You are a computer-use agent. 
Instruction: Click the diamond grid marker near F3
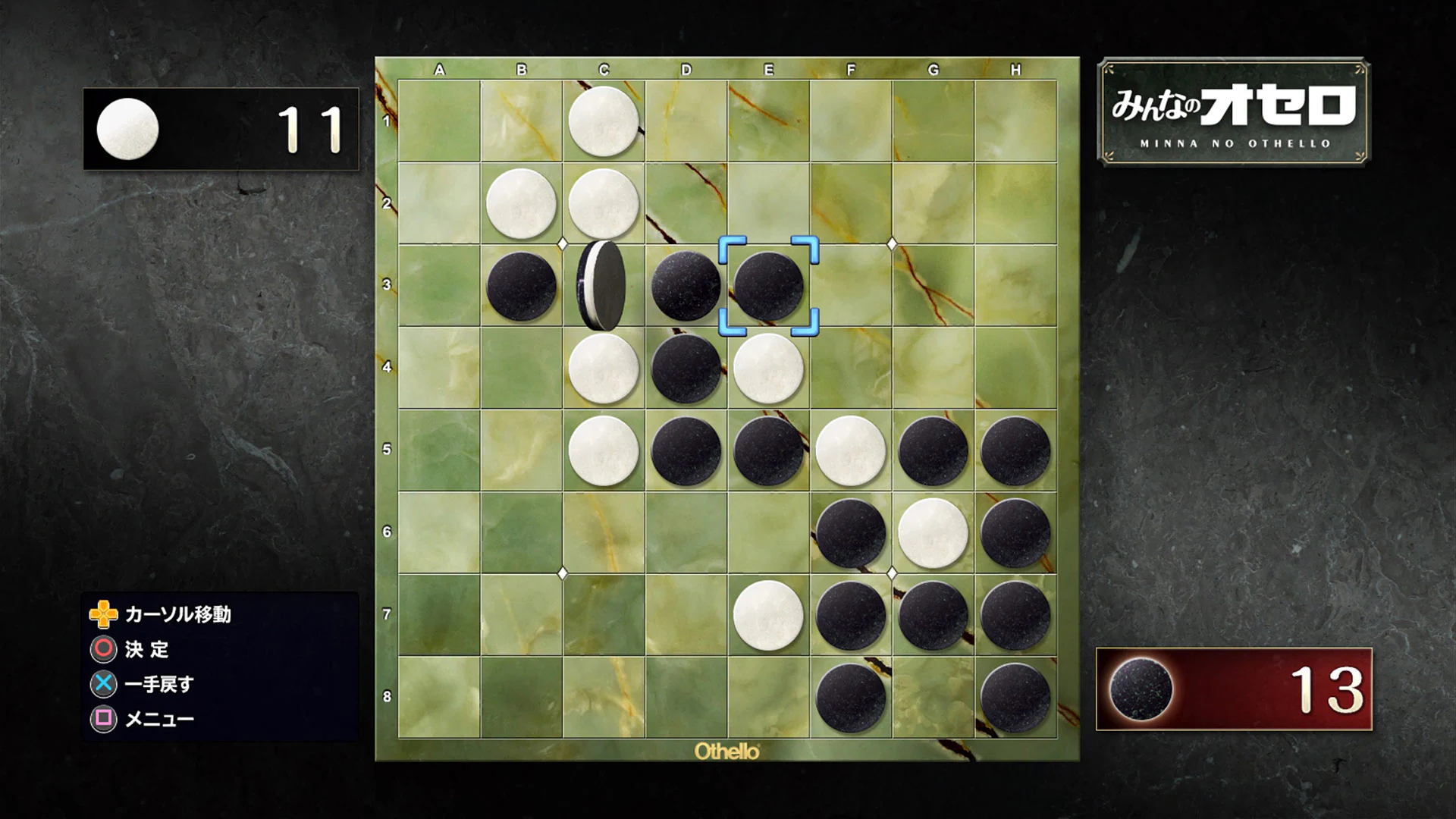coord(891,244)
